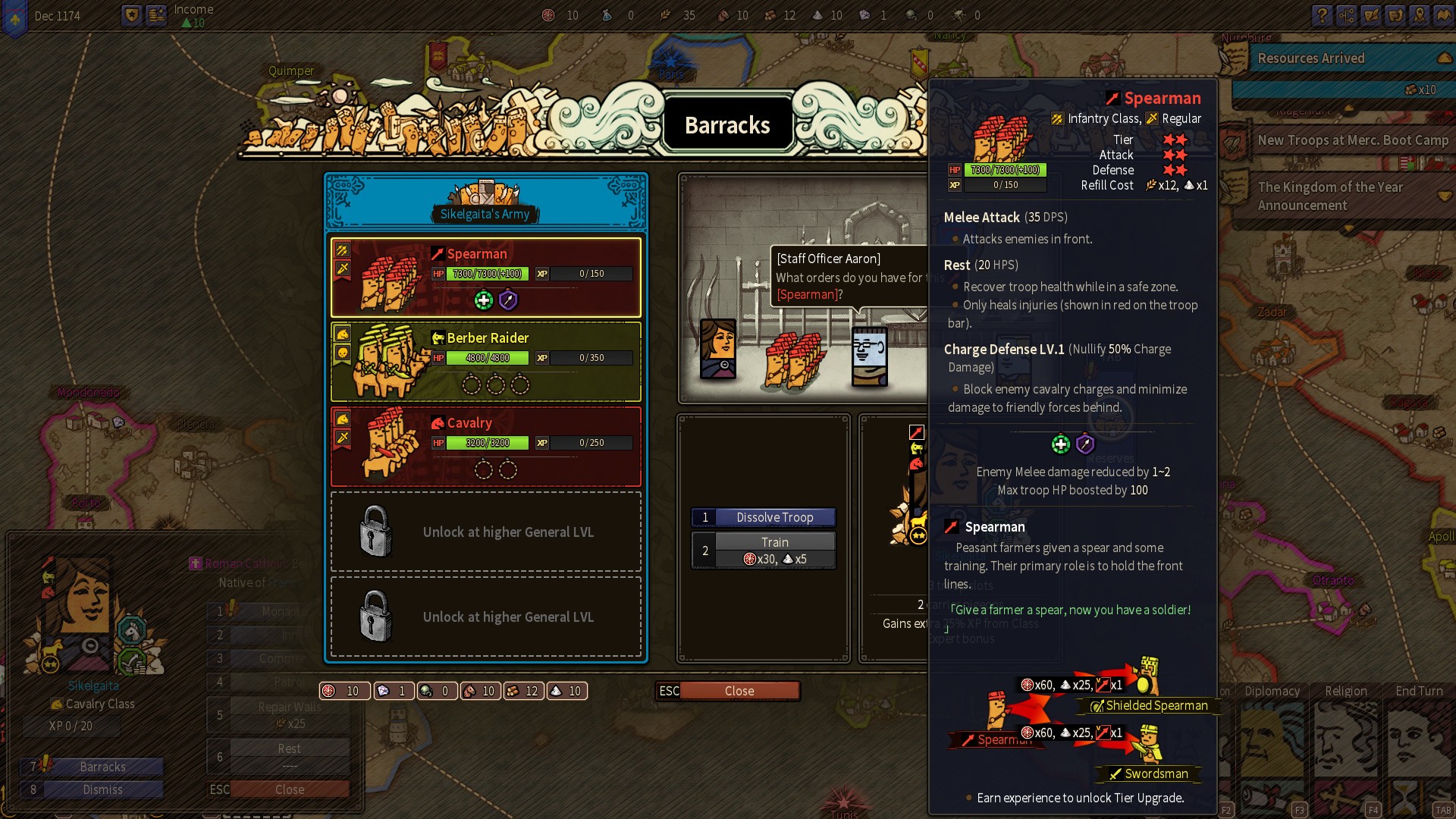This screenshot has width=1456, height=819.
Task: Click the green heal trait medallion on Spearman
Action: (x=484, y=300)
